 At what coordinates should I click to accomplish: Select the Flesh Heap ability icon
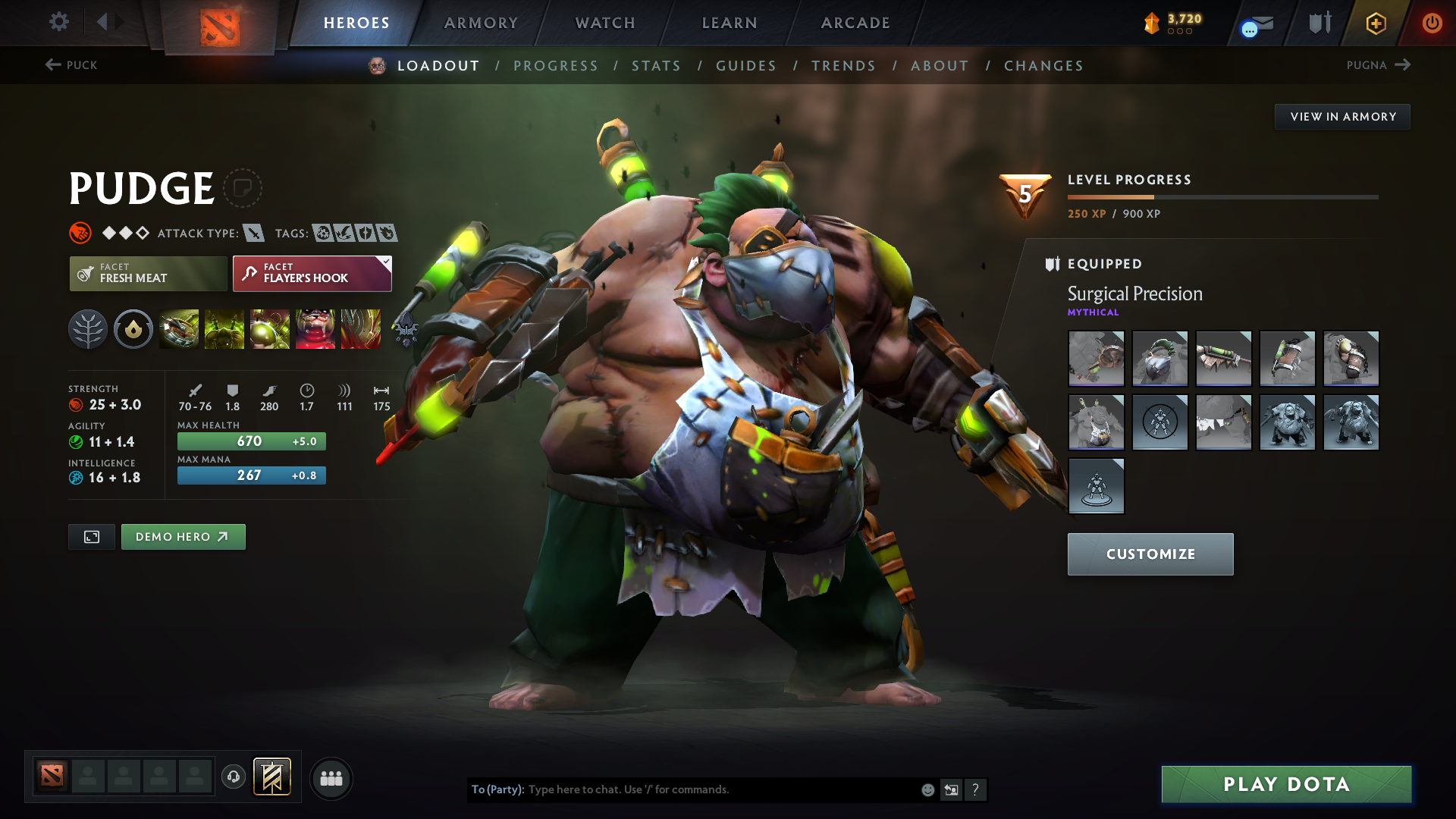270,328
